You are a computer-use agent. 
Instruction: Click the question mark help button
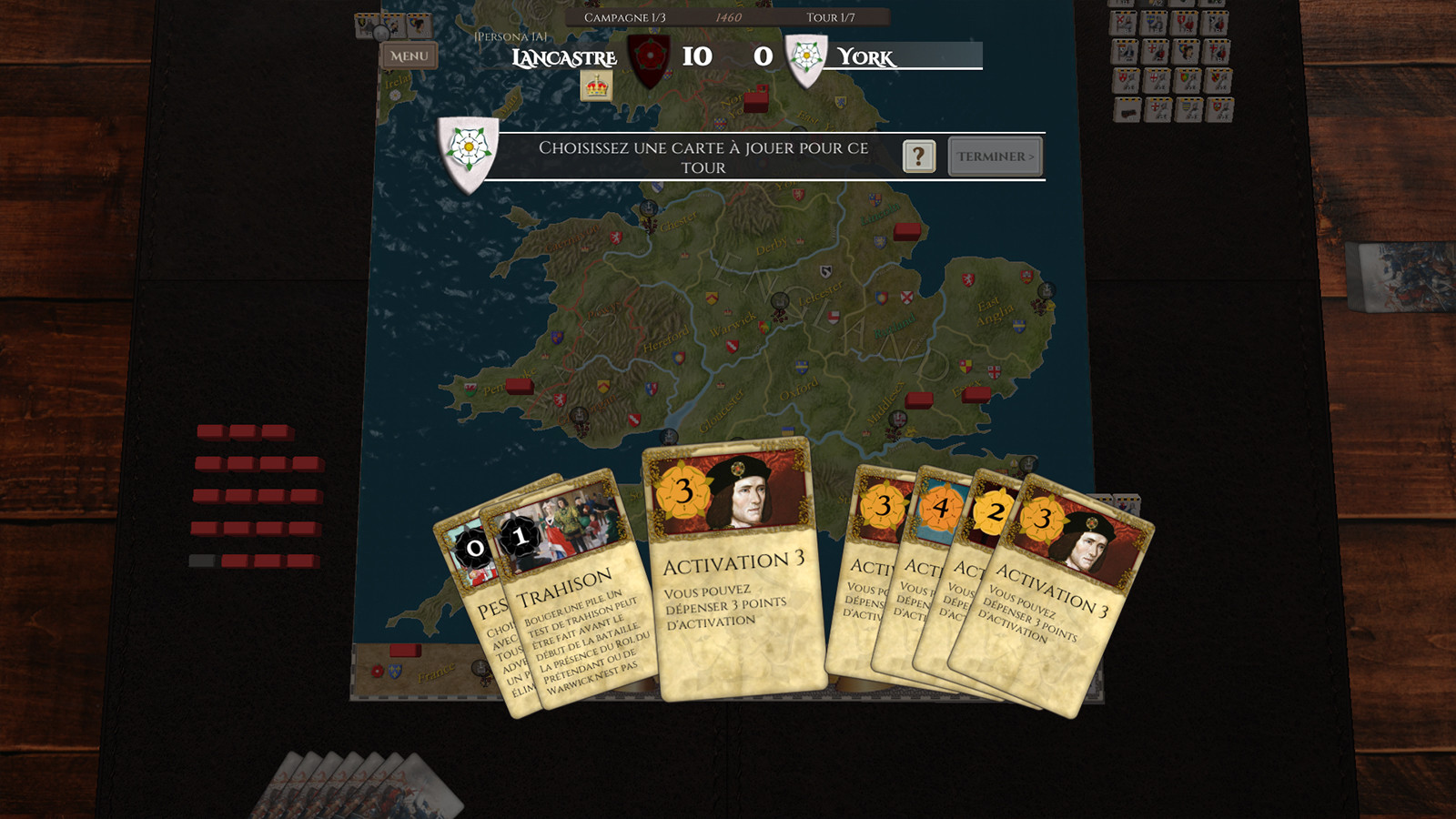918,157
